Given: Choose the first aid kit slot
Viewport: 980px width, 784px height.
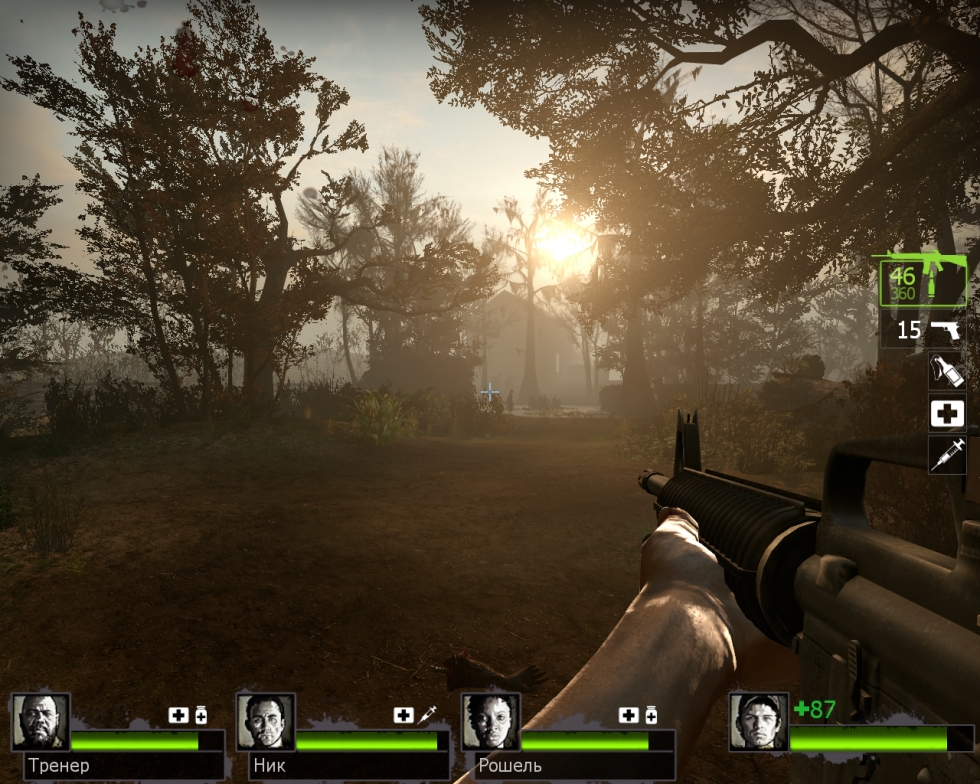Looking at the screenshot, I should coord(946,413).
